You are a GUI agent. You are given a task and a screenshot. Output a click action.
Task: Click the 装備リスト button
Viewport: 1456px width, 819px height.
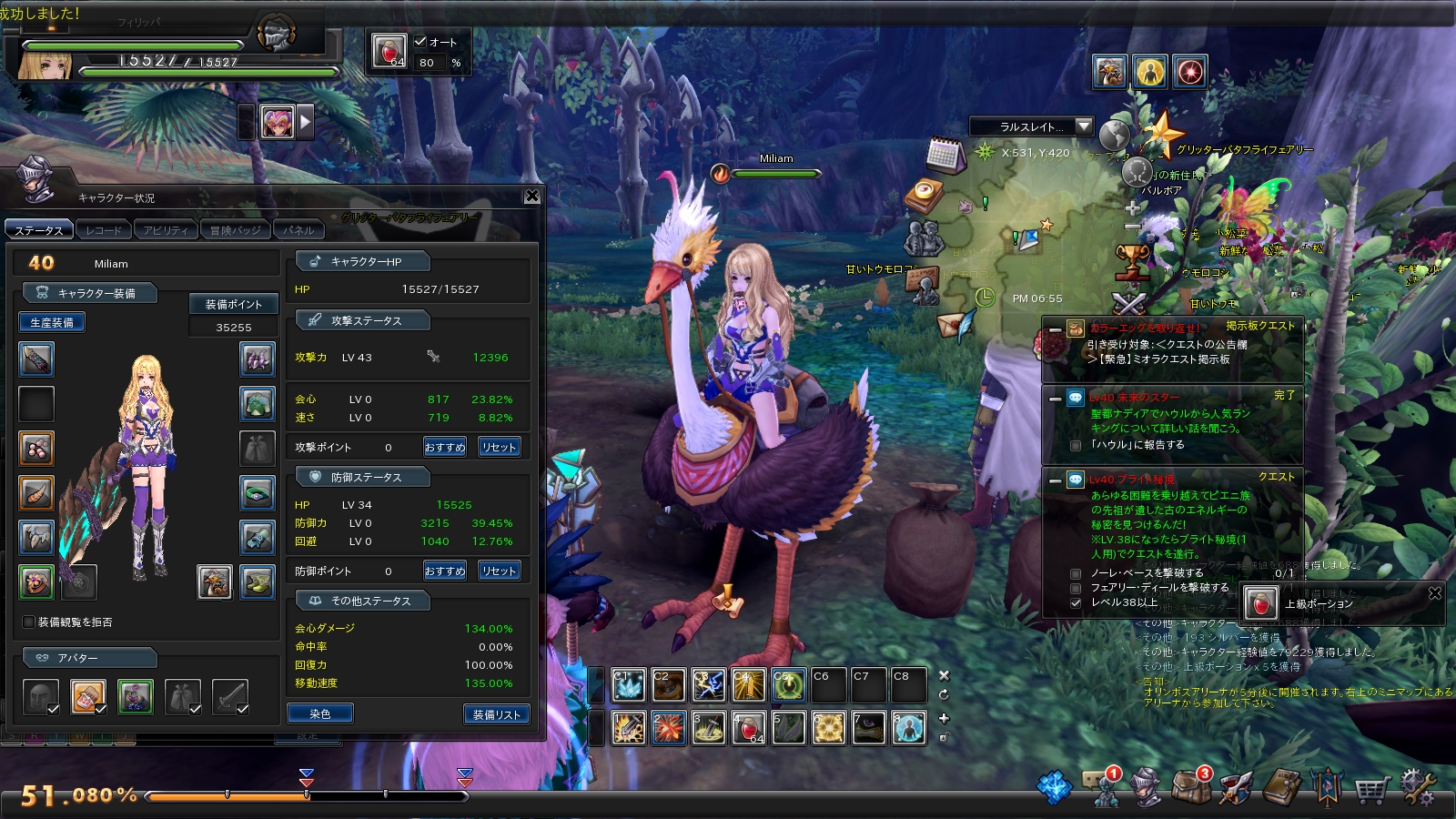[x=496, y=714]
